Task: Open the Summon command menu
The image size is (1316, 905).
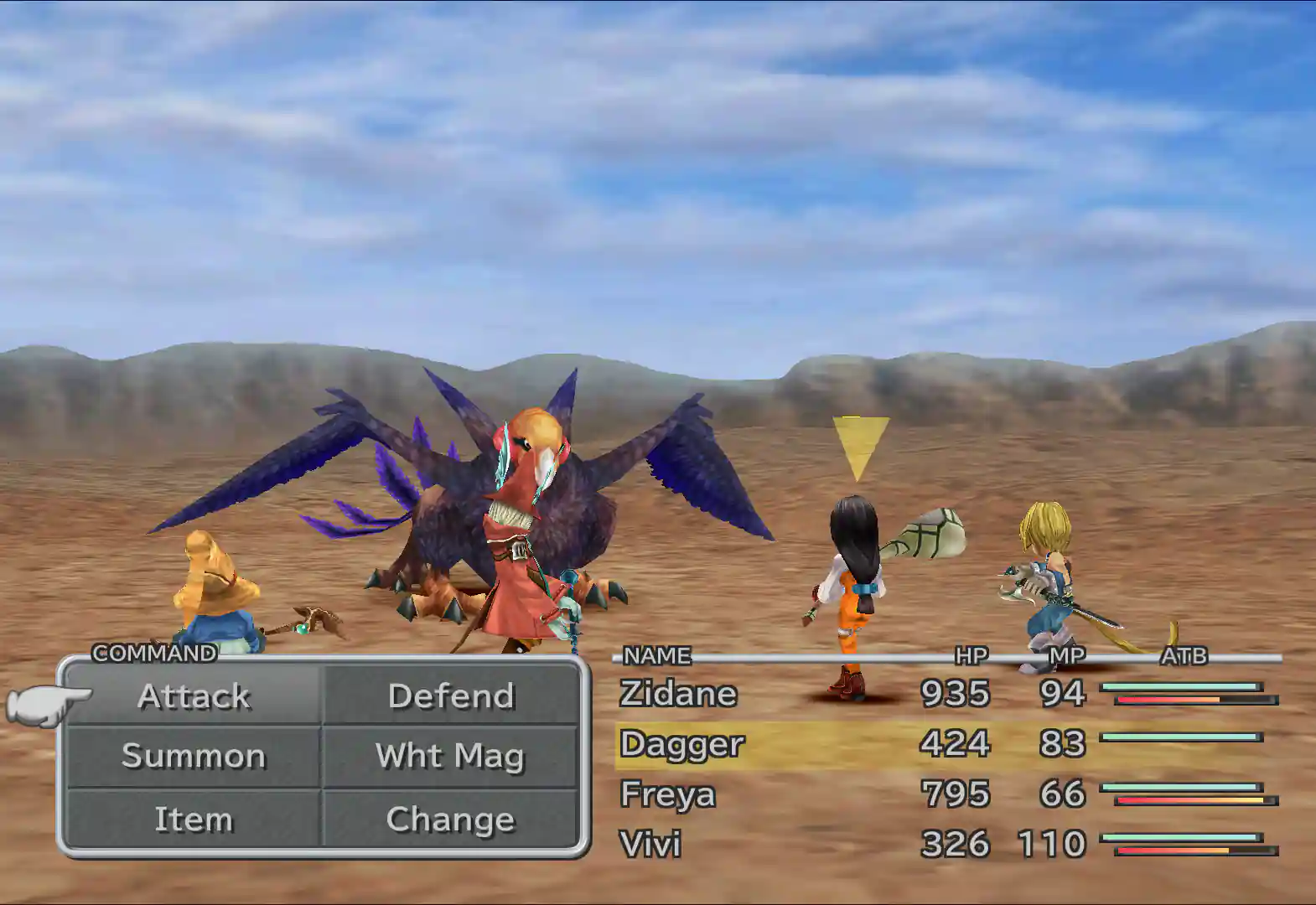Action: pyautogui.click(x=194, y=757)
